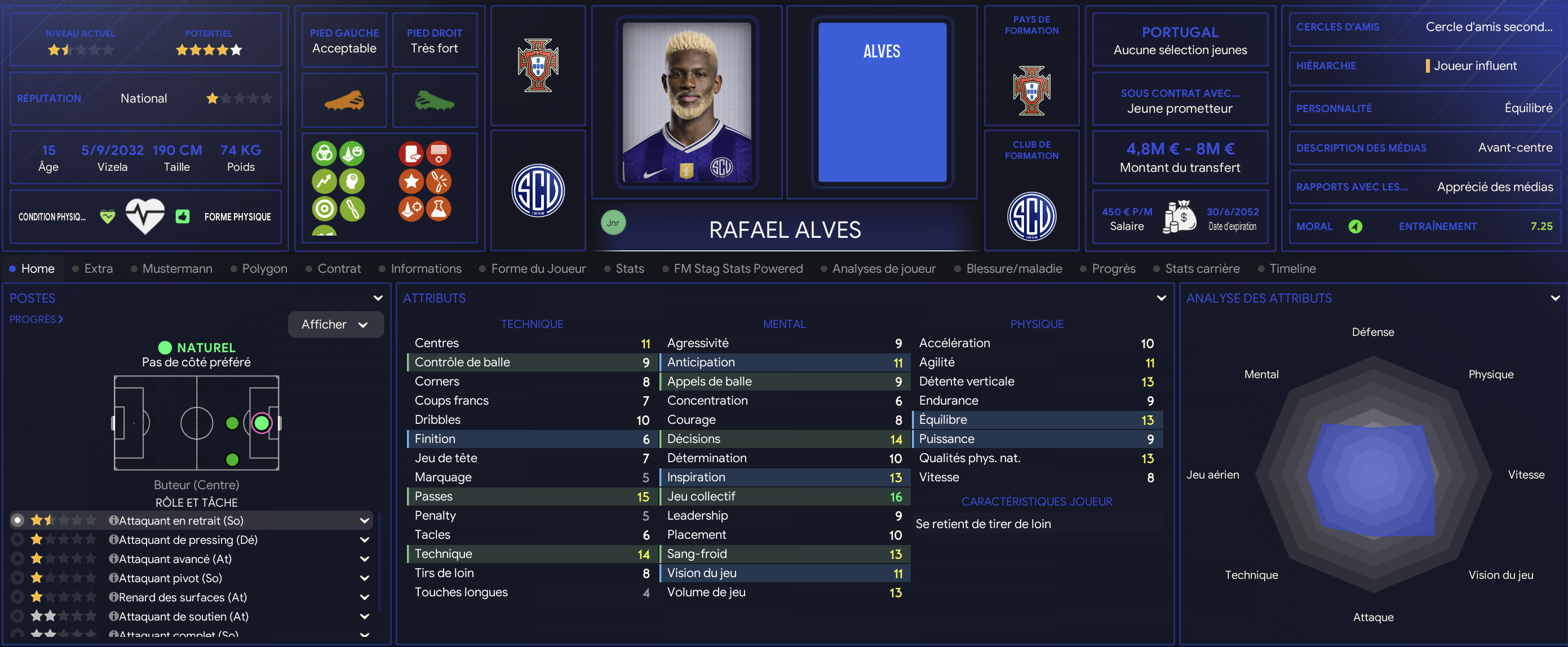Screen dimensions: 1568x647
Task: Switch to the Timeline tab
Action: [1292, 268]
